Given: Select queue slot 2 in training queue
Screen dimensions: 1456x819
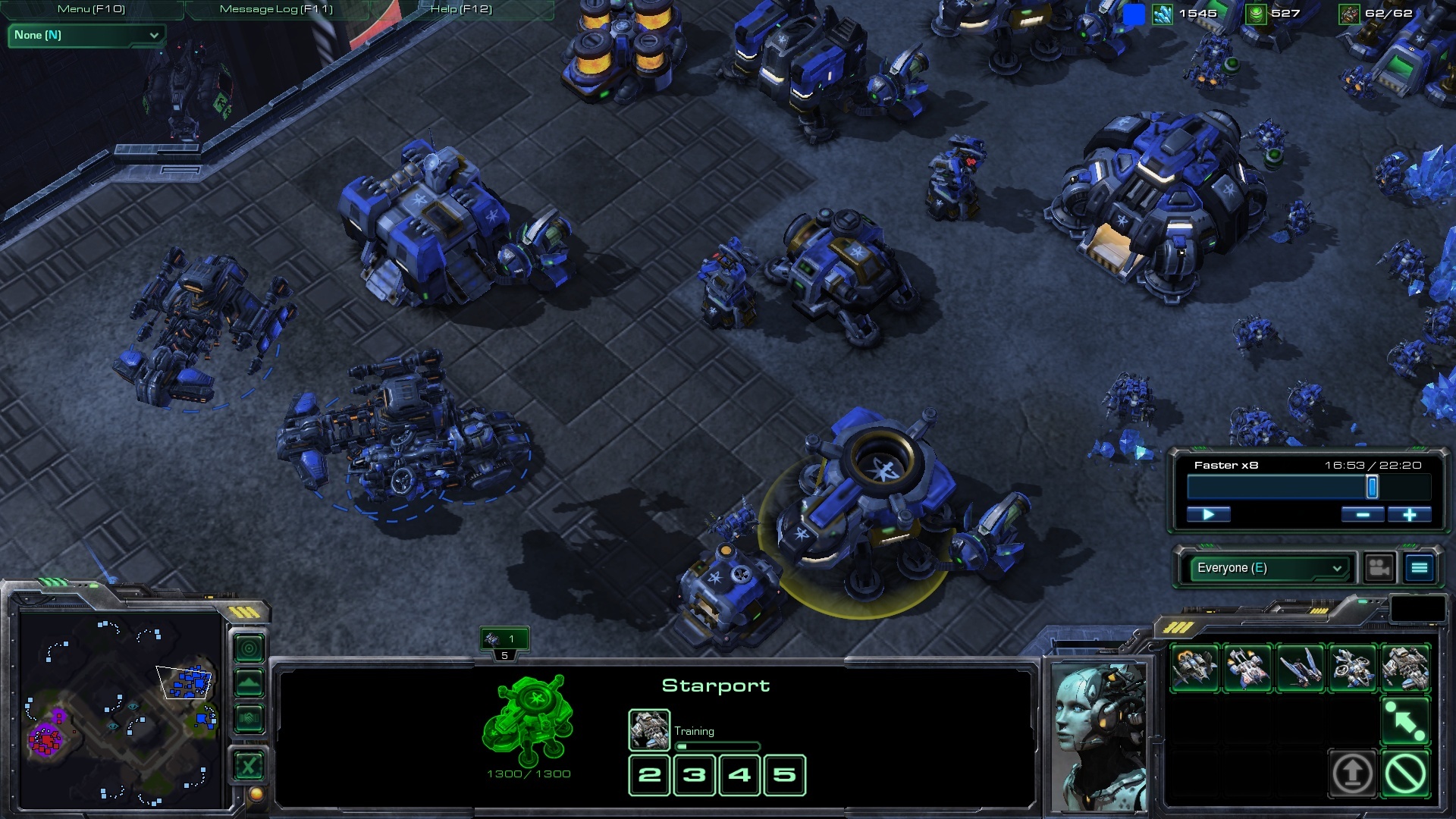Looking at the screenshot, I should point(648,775).
